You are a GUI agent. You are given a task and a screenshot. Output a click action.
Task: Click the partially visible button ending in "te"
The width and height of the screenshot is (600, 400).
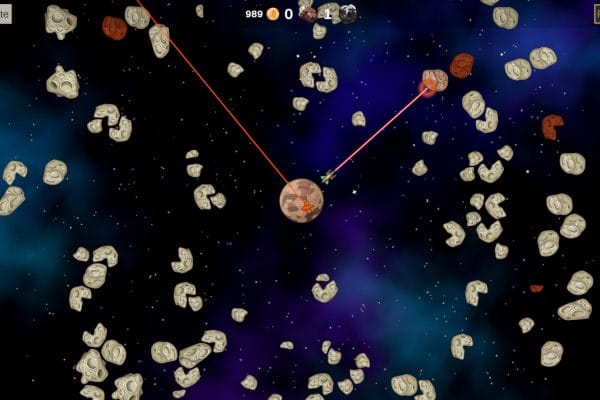[4, 14]
